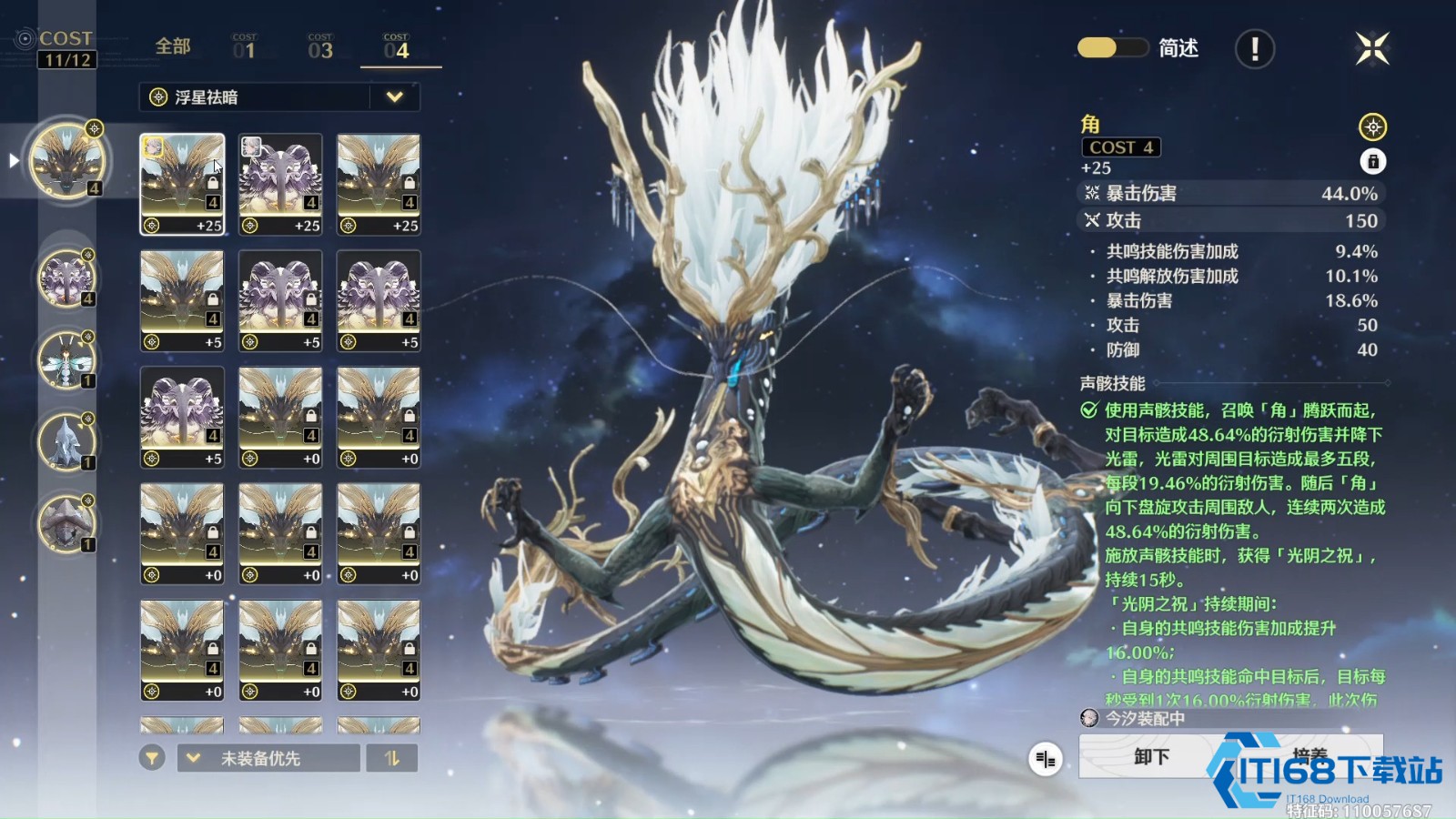
Task: Reverse the sort order arrow button
Action: point(392,758)
